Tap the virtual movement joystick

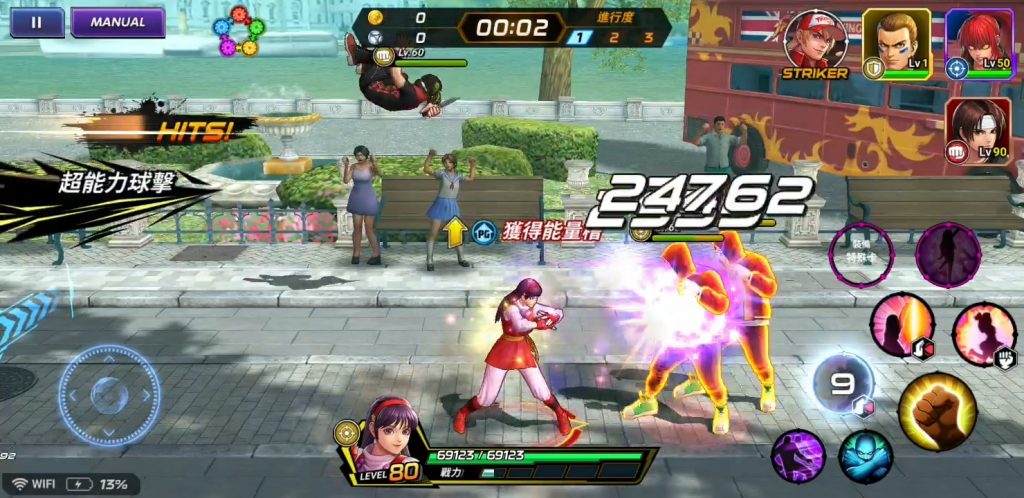[109, 395]
